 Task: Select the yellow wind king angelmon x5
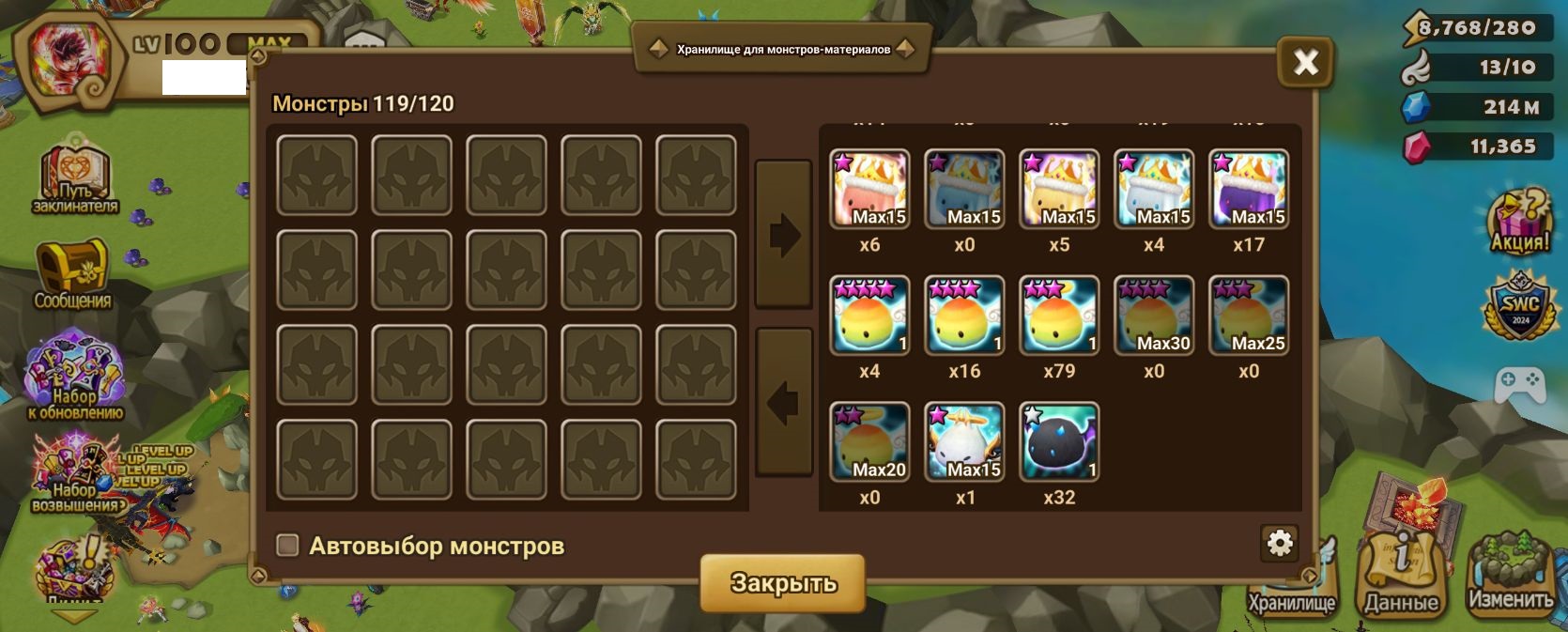pos(1059,189)
